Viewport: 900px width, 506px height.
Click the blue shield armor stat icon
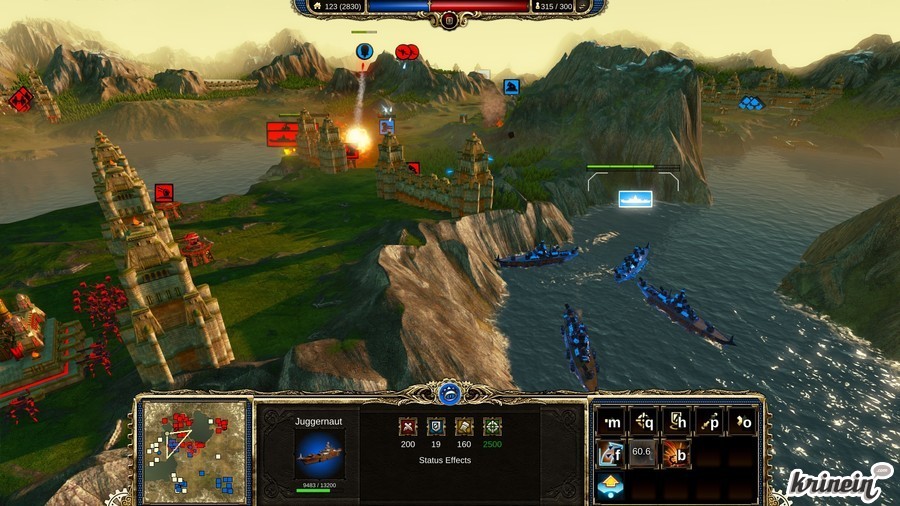coord(436,426)
